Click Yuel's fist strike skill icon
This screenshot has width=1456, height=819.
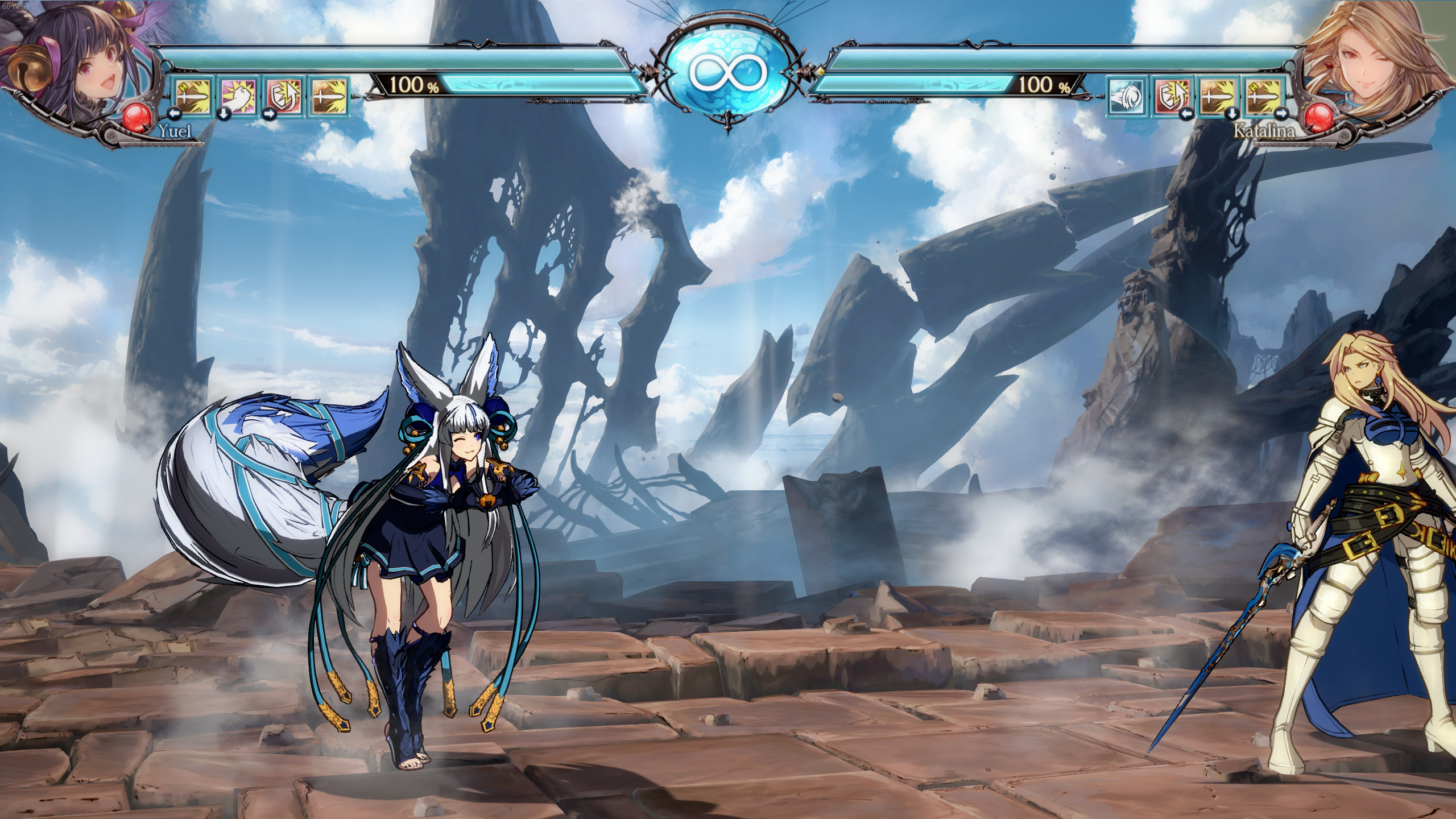tap(239, 97)
